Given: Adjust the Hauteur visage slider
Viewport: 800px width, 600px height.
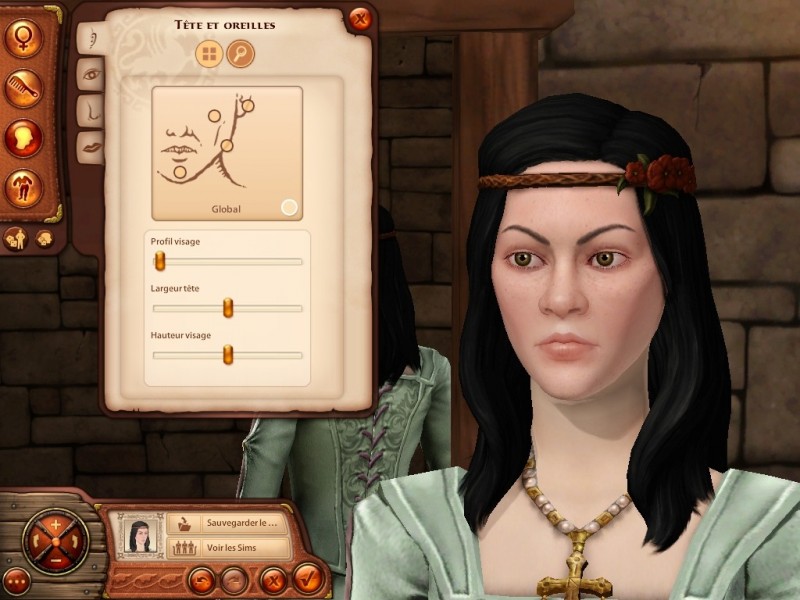Looking at the screenshot, I should point(228,354).
